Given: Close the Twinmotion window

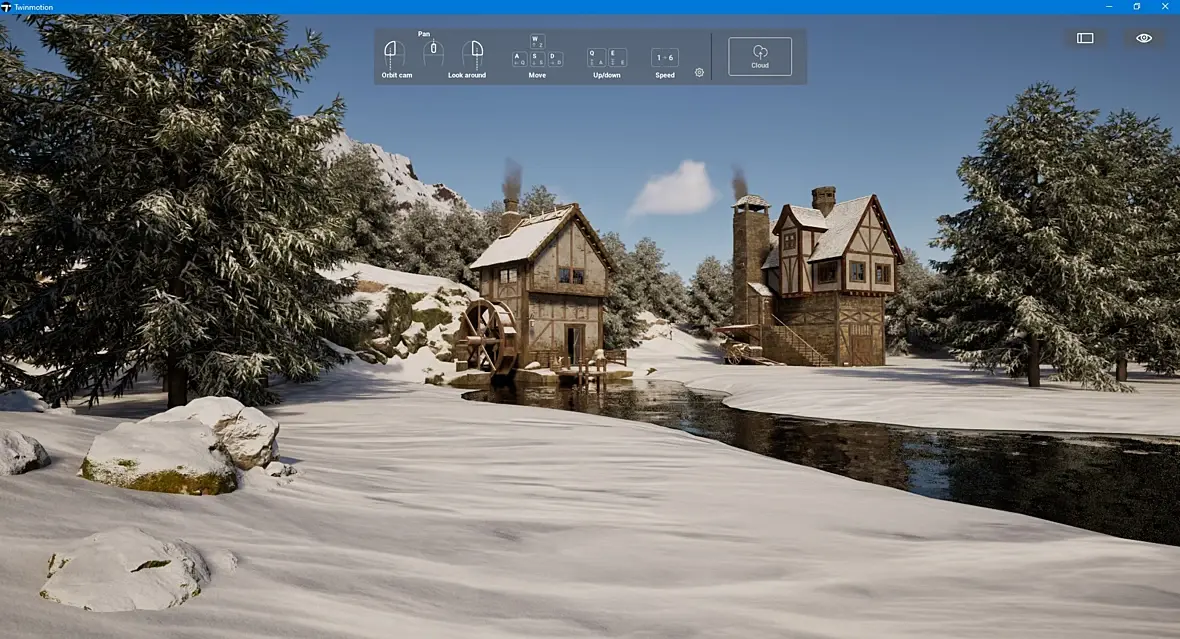Looking at the screenshot, I should (1165, 7).
